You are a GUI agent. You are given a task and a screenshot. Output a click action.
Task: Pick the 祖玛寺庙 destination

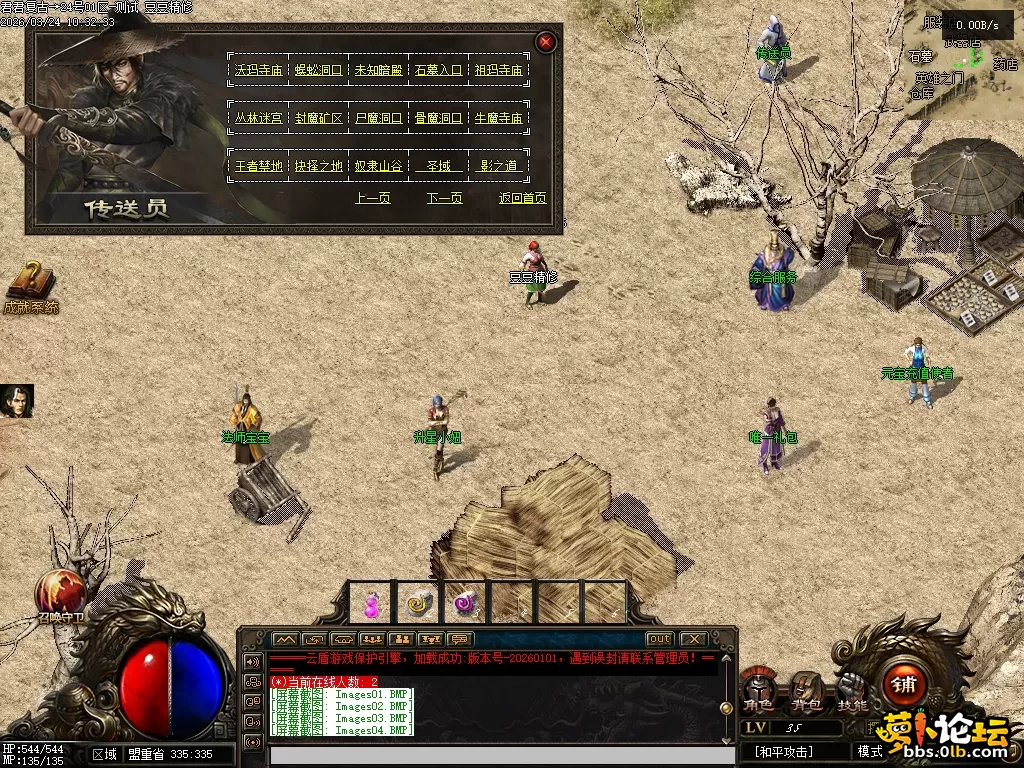tap(498, 70)
